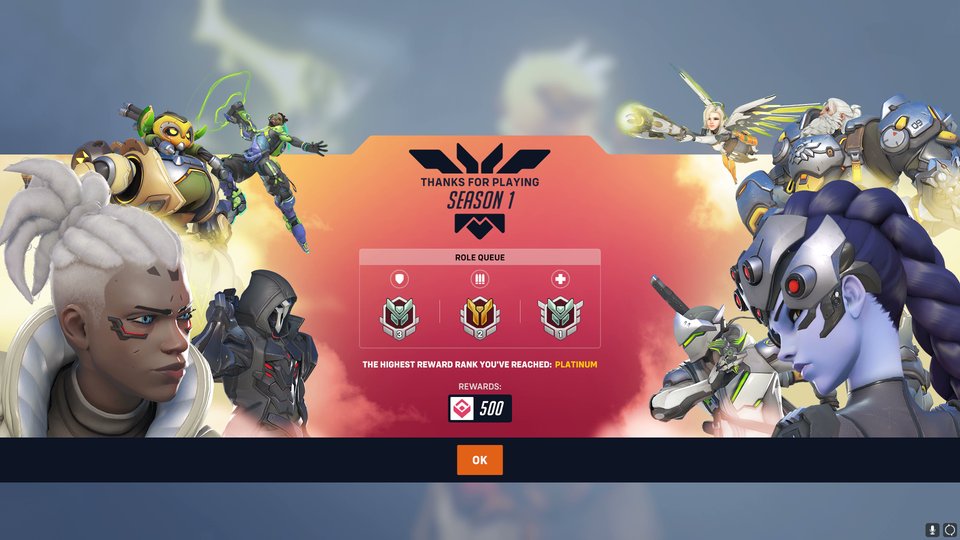Screen dimensions: 960x540
Task: Select the Support role rank badge
Action: [x=560, y=316]
